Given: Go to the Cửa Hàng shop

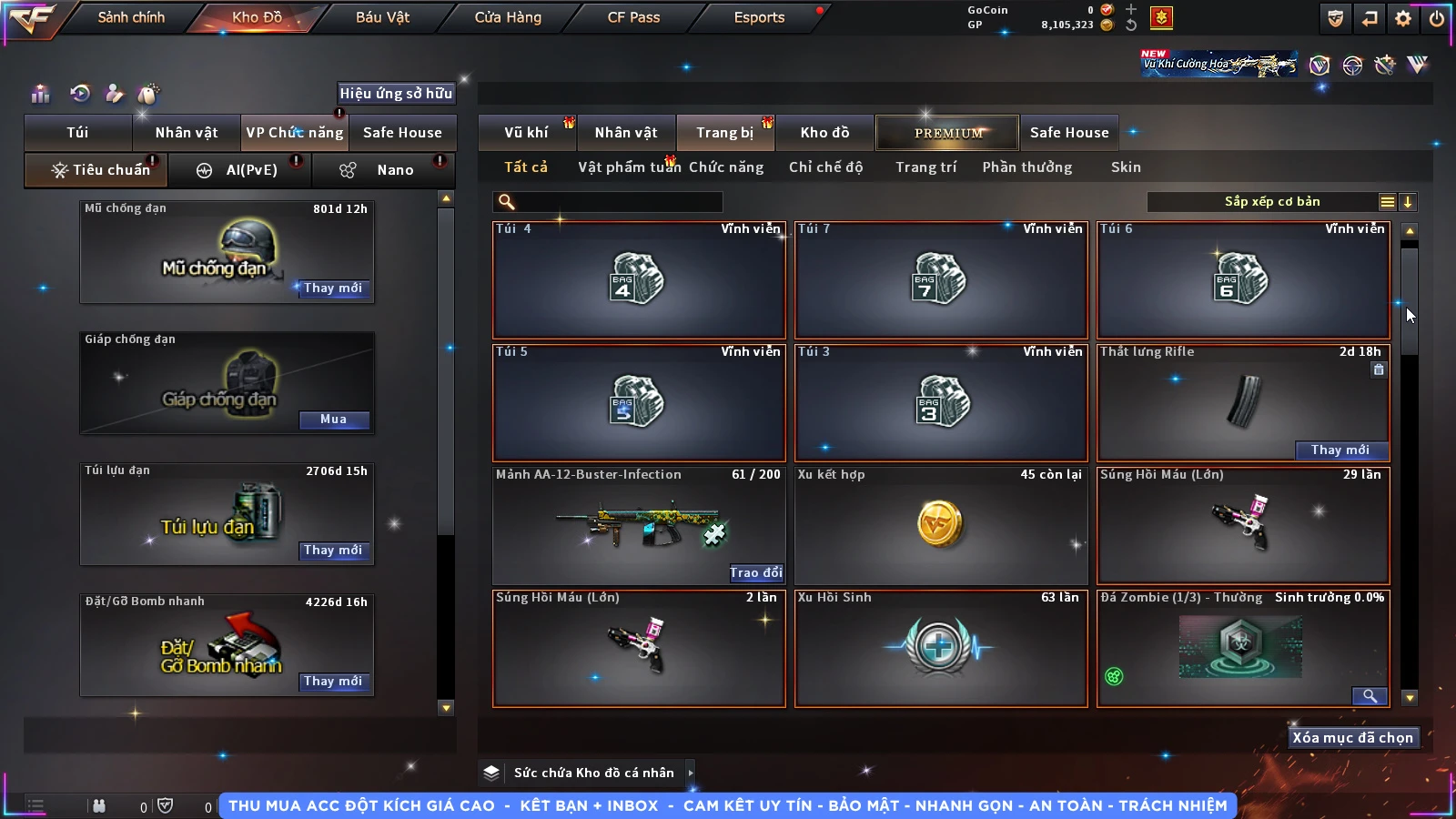Looking at the screenshot, I should coord(508,17).
